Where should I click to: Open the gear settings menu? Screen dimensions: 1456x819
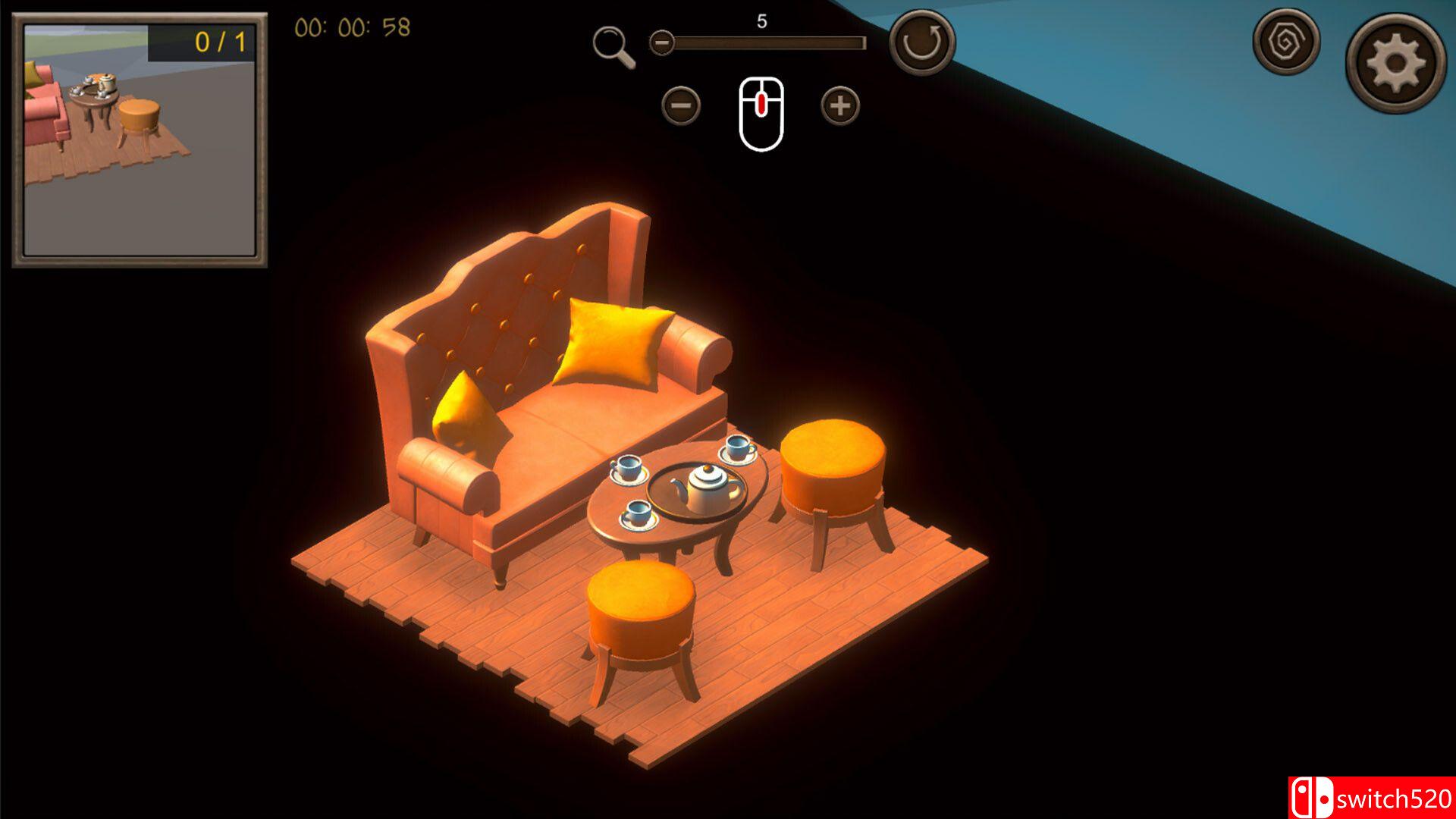(1395, 64)
